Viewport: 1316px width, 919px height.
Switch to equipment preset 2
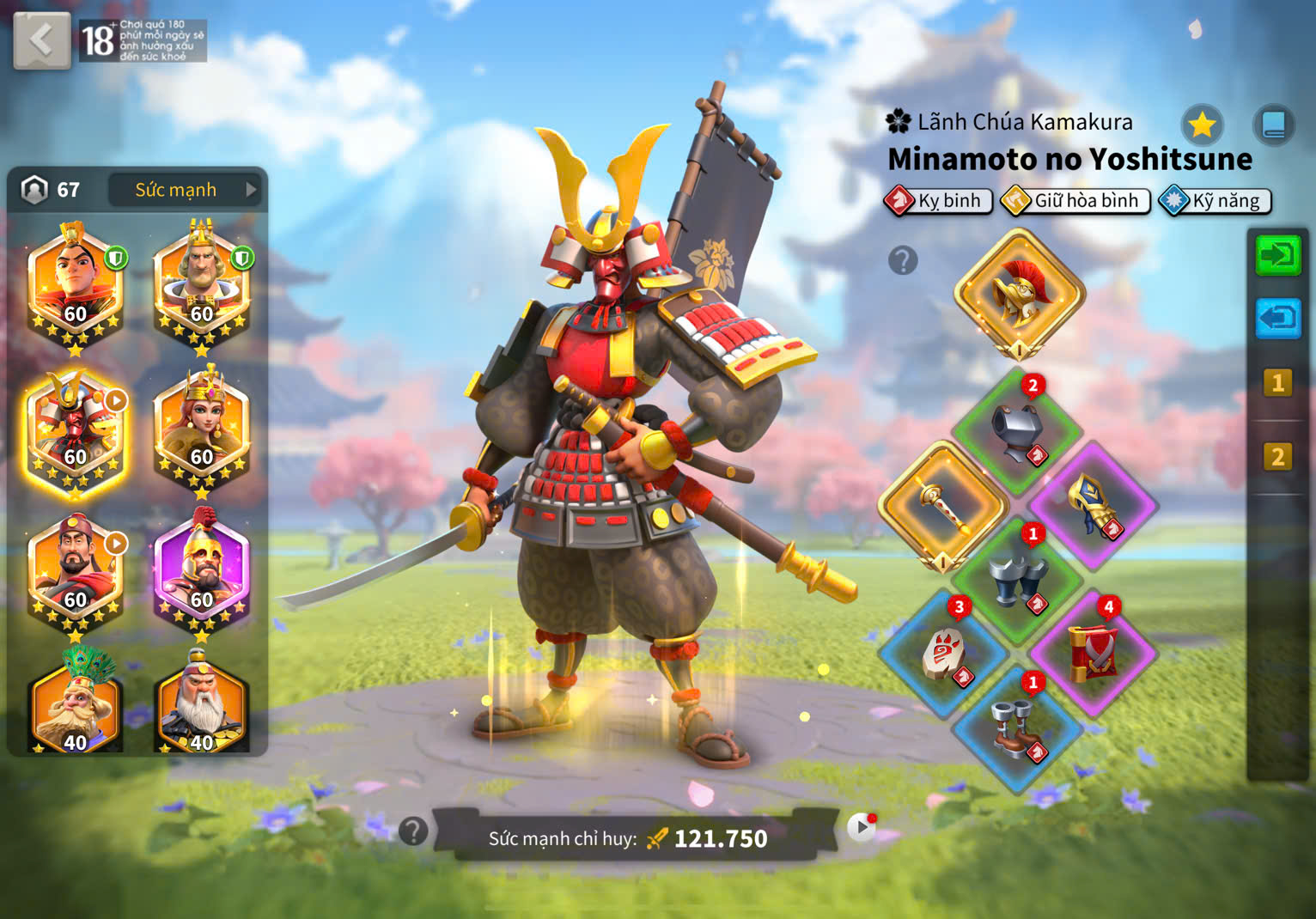click(x=1277, y=456)
